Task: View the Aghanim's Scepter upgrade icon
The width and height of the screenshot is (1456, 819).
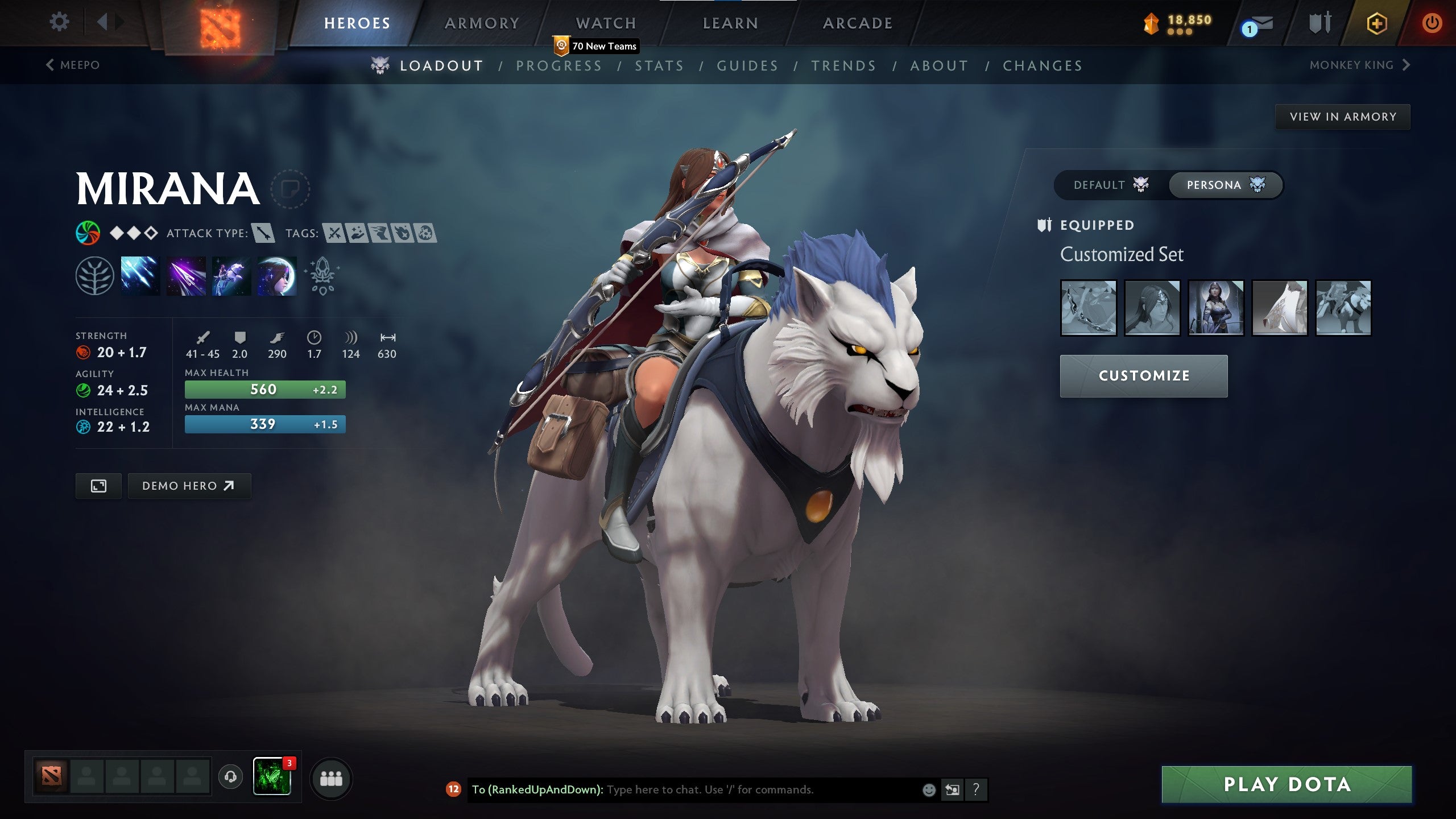Action: click(322, 276)
